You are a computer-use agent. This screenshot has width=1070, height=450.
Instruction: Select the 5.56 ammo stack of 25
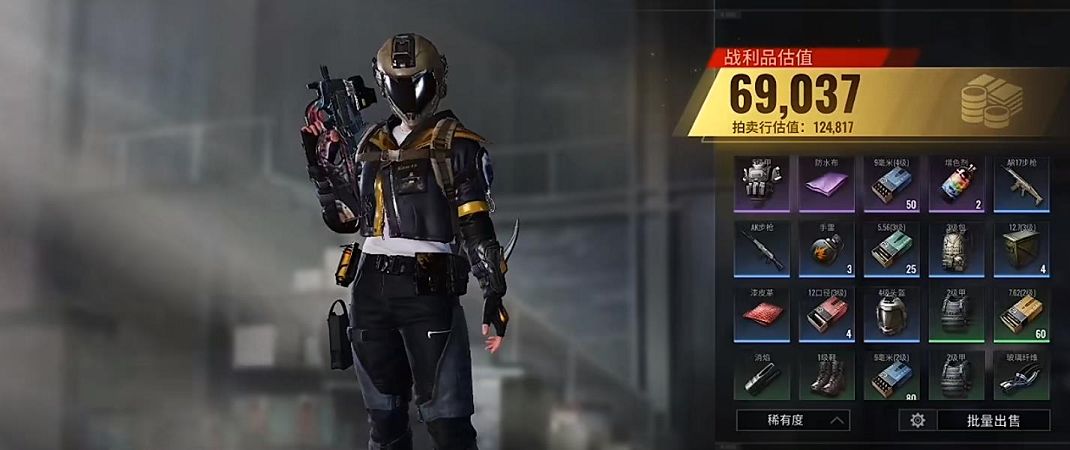point(891,248)
